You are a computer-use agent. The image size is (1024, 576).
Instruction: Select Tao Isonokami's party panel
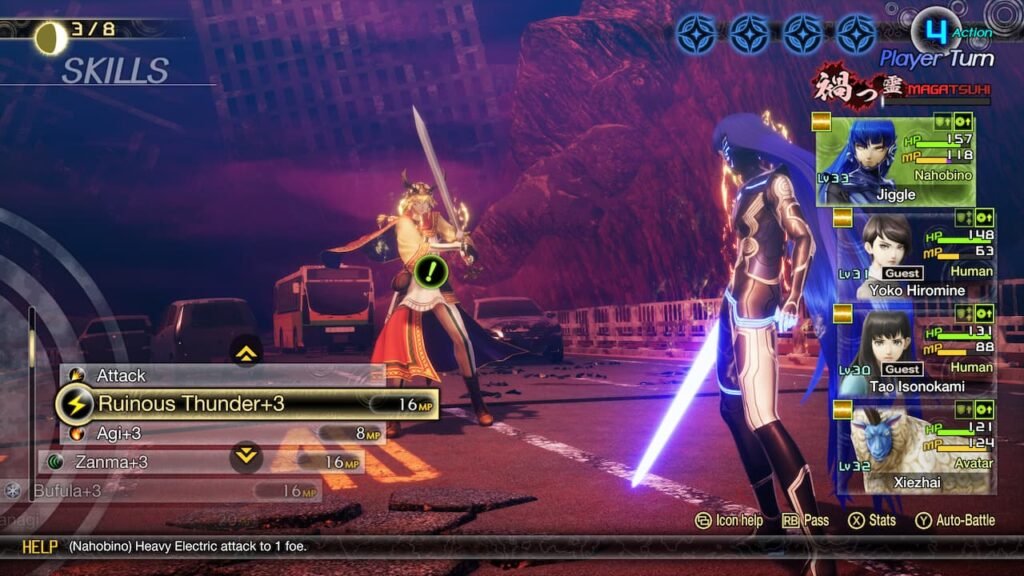(916, 352)
